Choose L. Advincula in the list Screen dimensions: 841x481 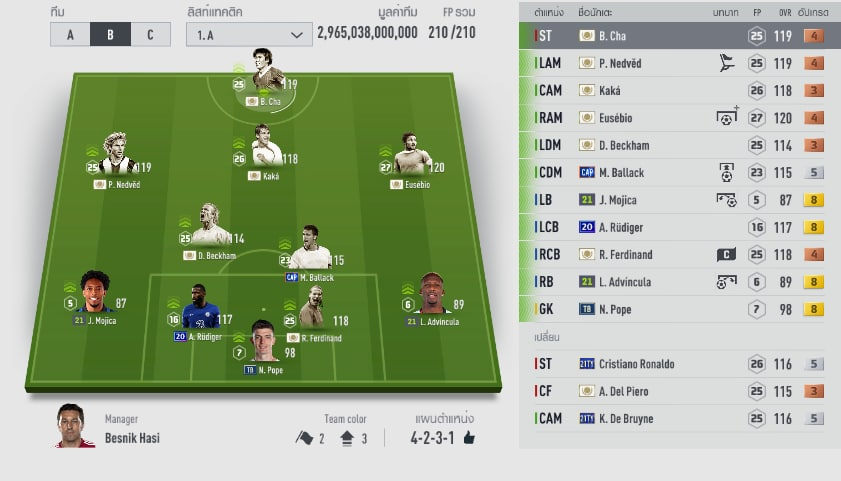pos(672,282)
